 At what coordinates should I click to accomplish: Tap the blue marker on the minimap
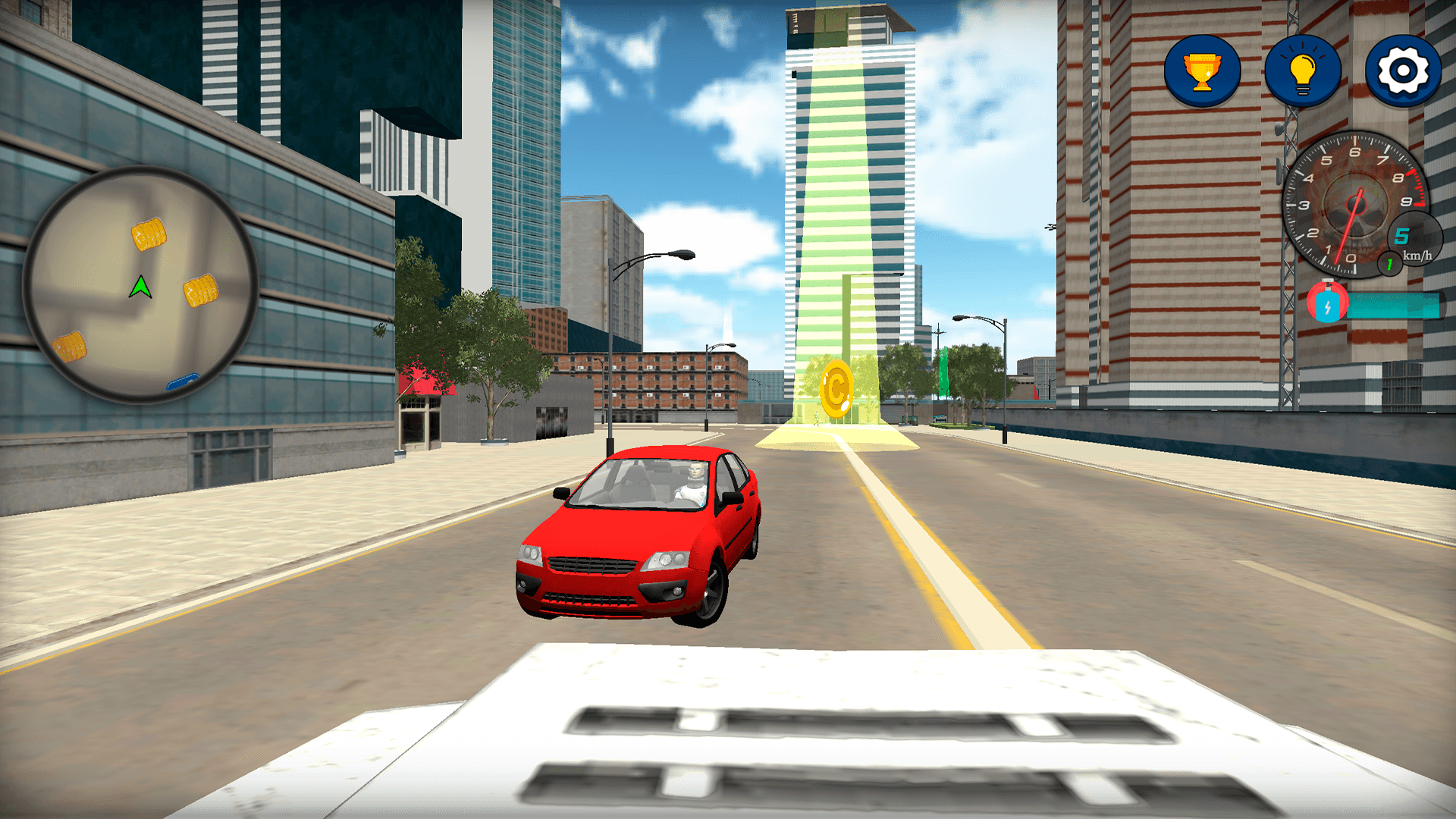click(182, 383)
